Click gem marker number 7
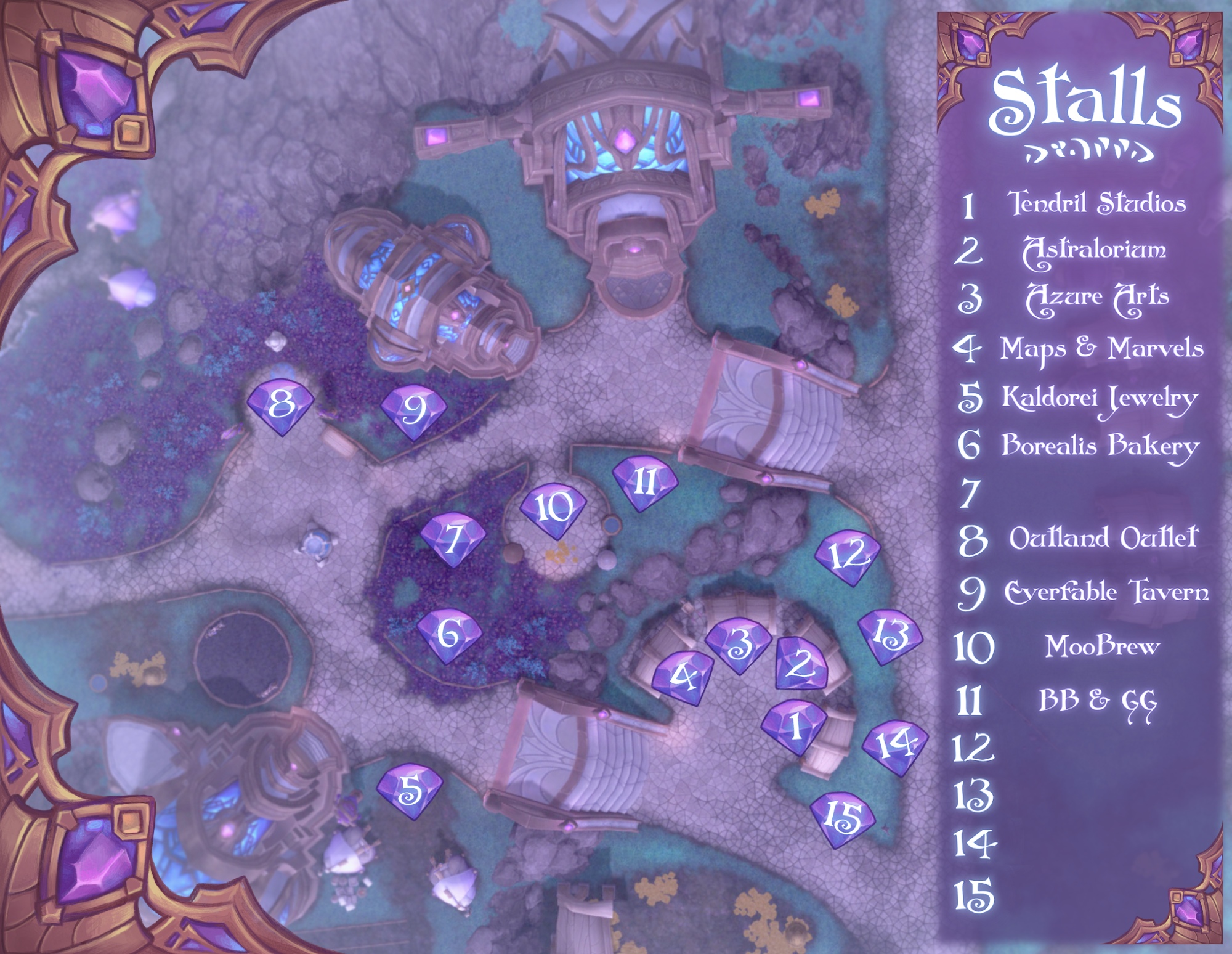The width and height of the screenshot is (1232, 954). (x=453, y=539)
